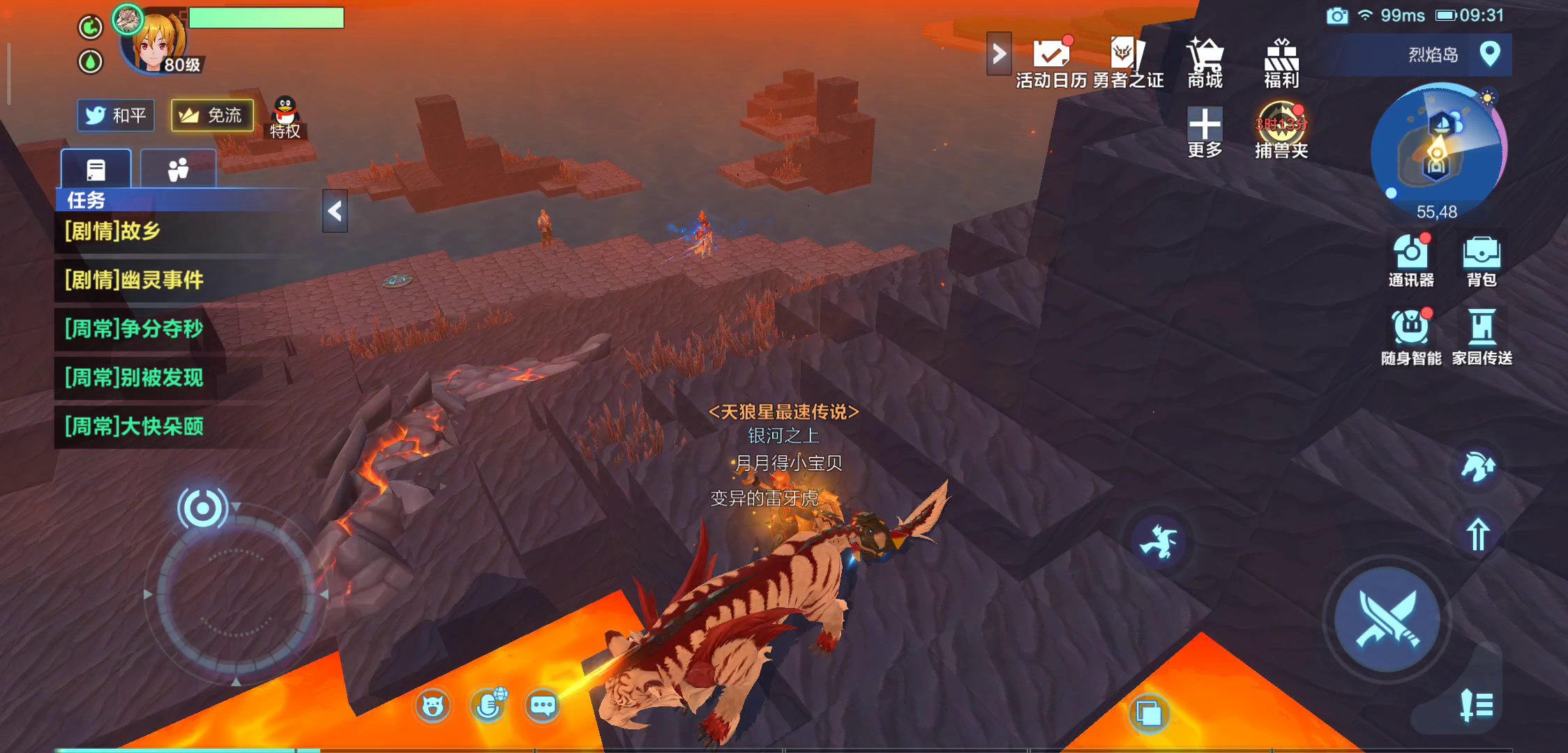This screenshot has height=753, width=1568.
Task: Open the chat speech bubble
Action: [543, 706]
